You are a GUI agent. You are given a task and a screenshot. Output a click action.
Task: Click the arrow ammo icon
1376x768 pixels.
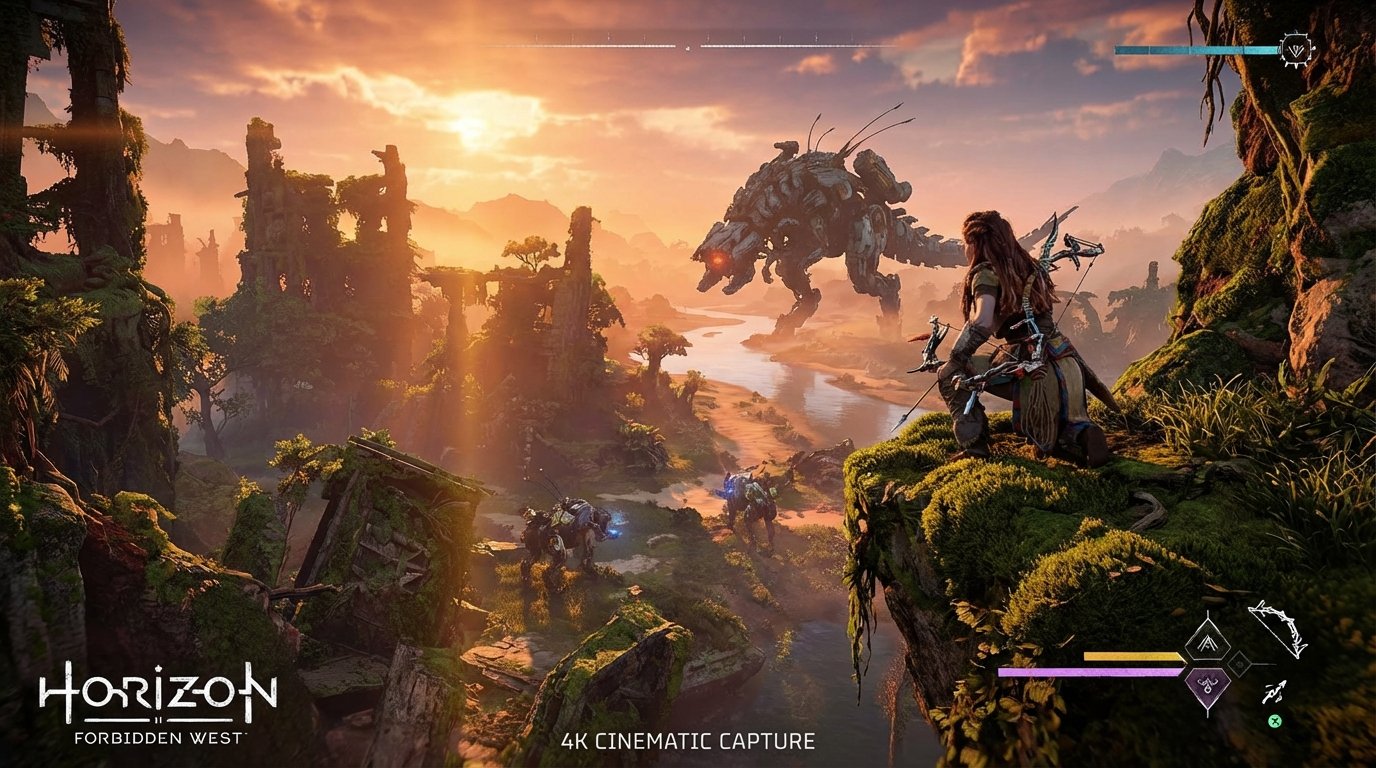click(x=1275, y=692)
